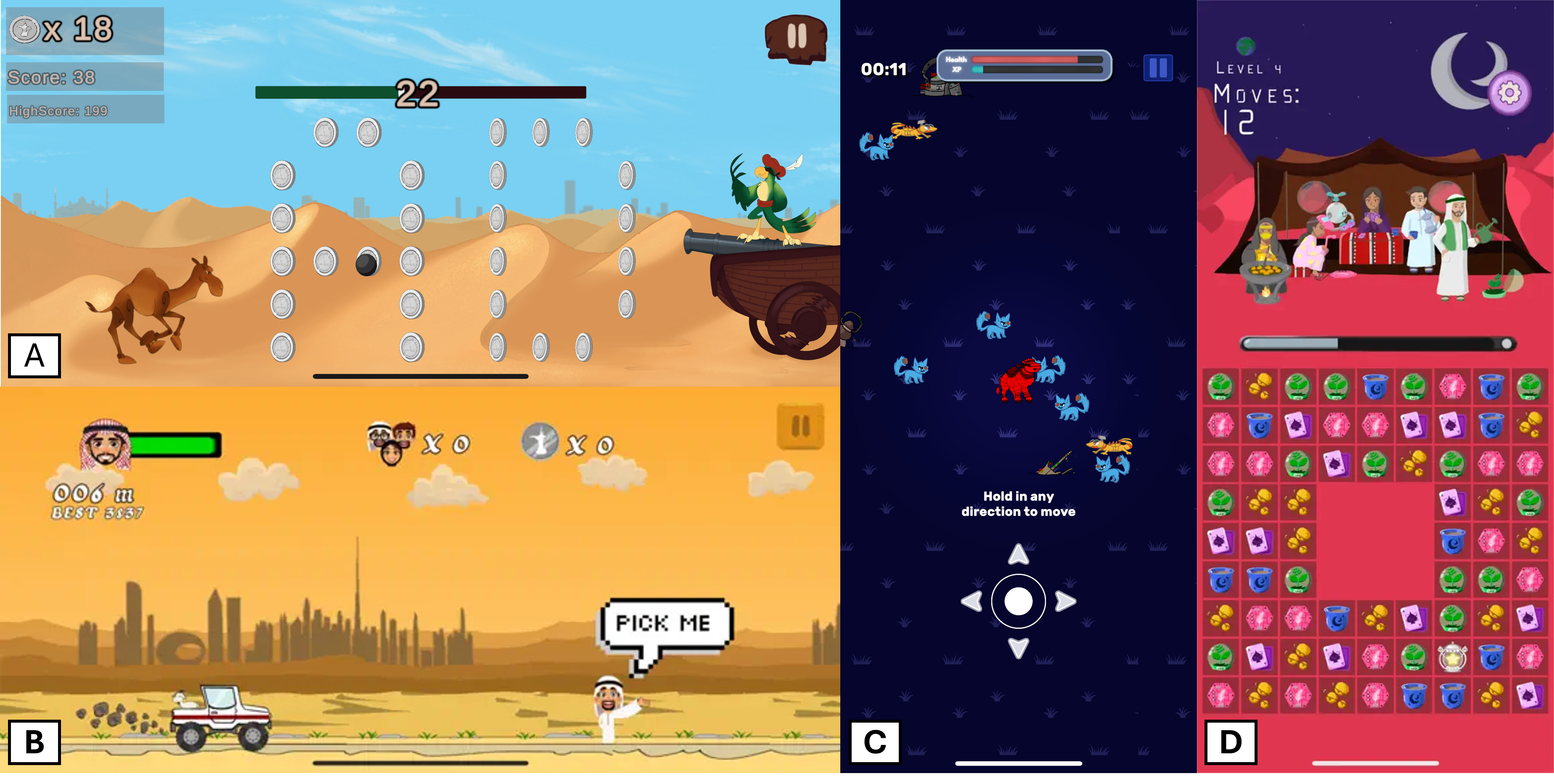
Task: Tap the orange pause button in the jeep game
Action: (800, 427)
